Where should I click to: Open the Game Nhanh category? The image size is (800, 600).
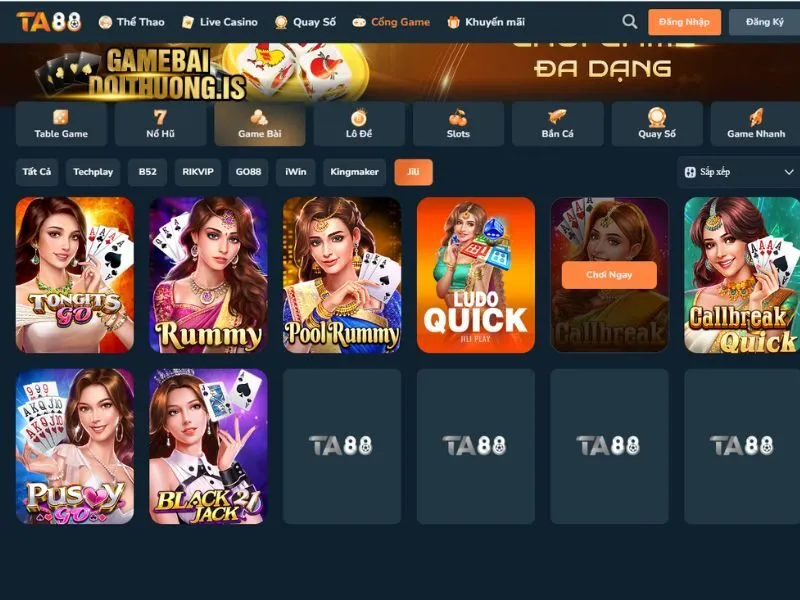tap(755, 124)
